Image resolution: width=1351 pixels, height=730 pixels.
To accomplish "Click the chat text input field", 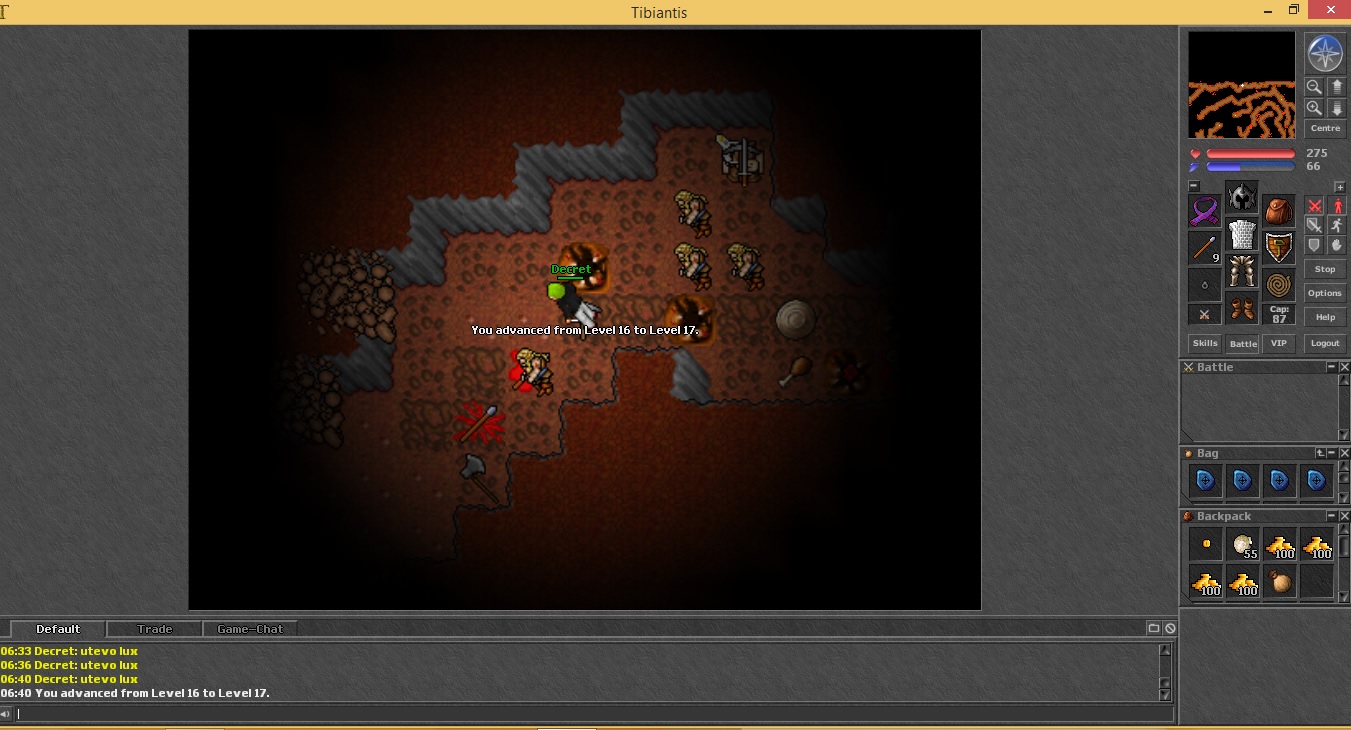I will click(x=590, y=714).
